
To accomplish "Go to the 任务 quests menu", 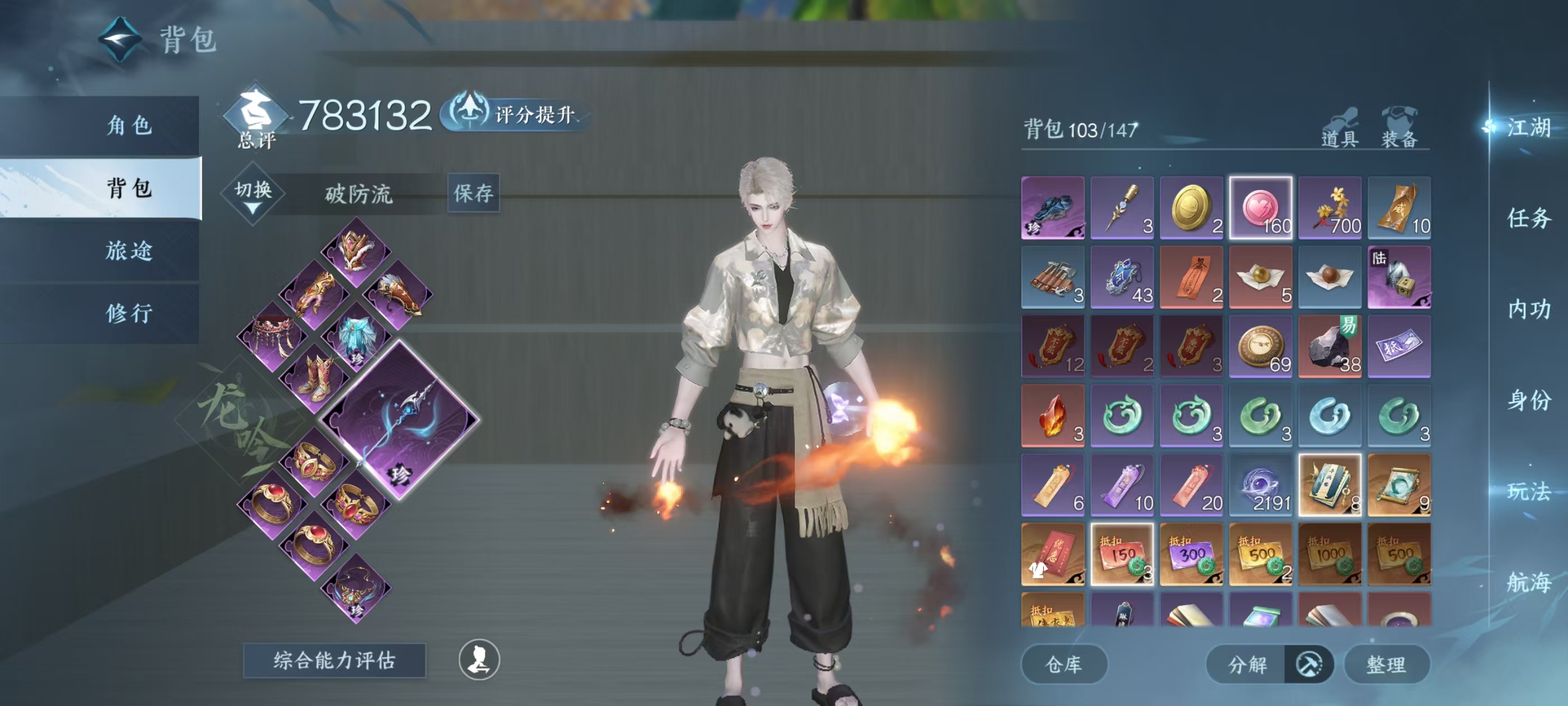I will [1528, 218].
